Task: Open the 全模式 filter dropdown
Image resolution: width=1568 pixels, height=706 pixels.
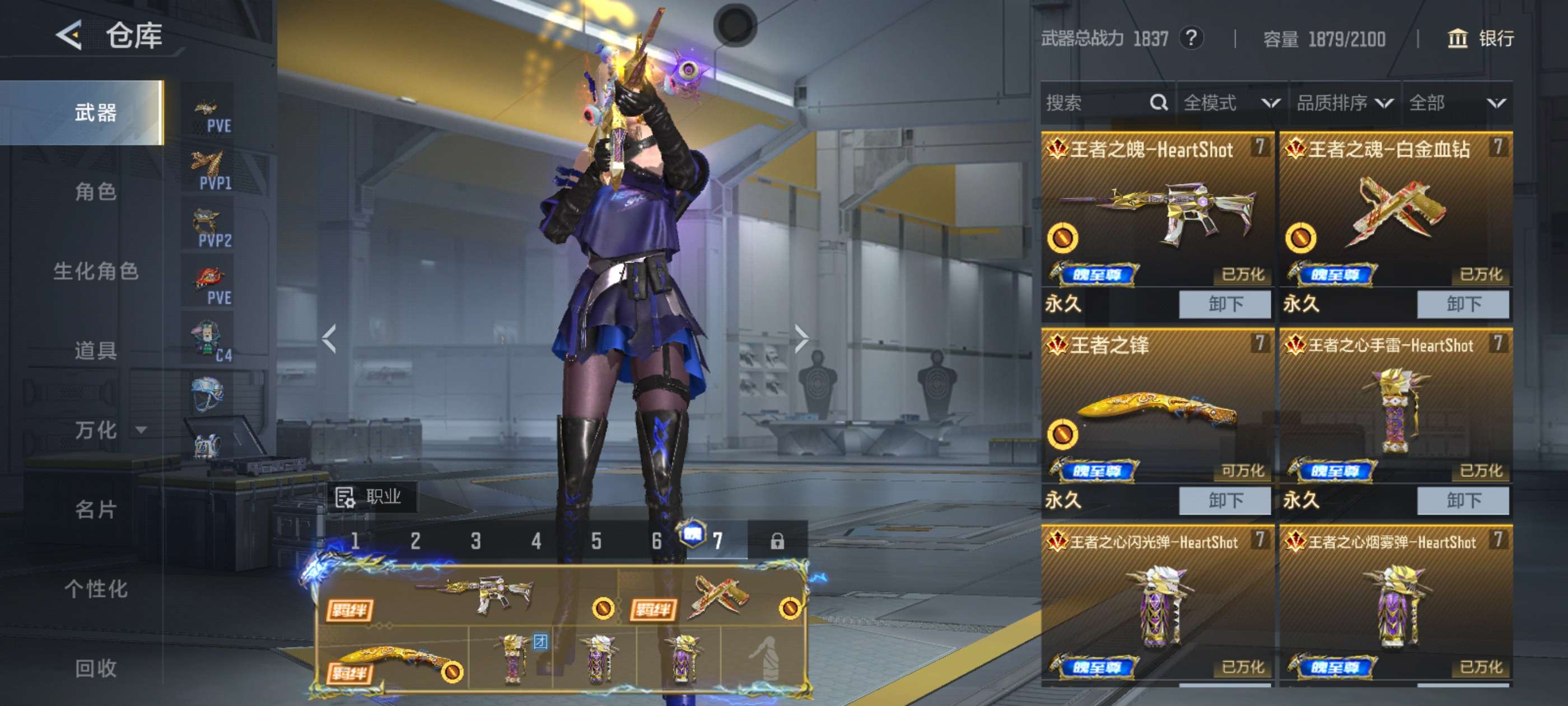Action: tap(1231, 103)
